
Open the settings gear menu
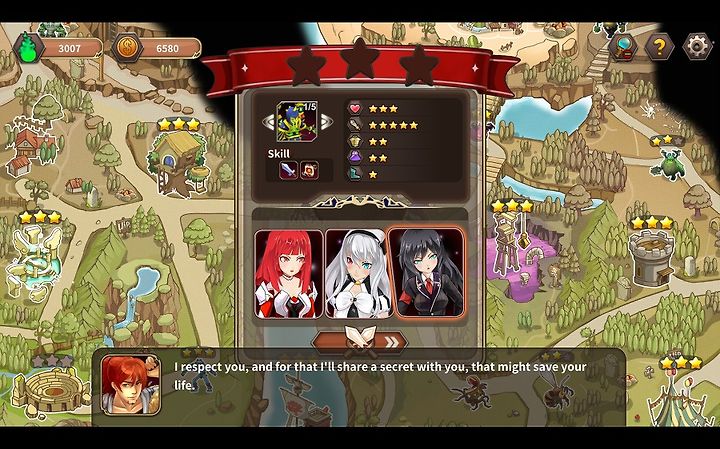click(697, 46)
